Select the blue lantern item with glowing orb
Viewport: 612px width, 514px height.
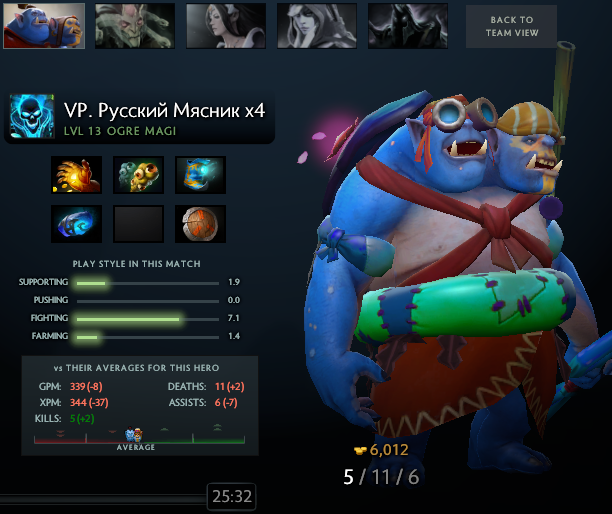click(200, 174)
